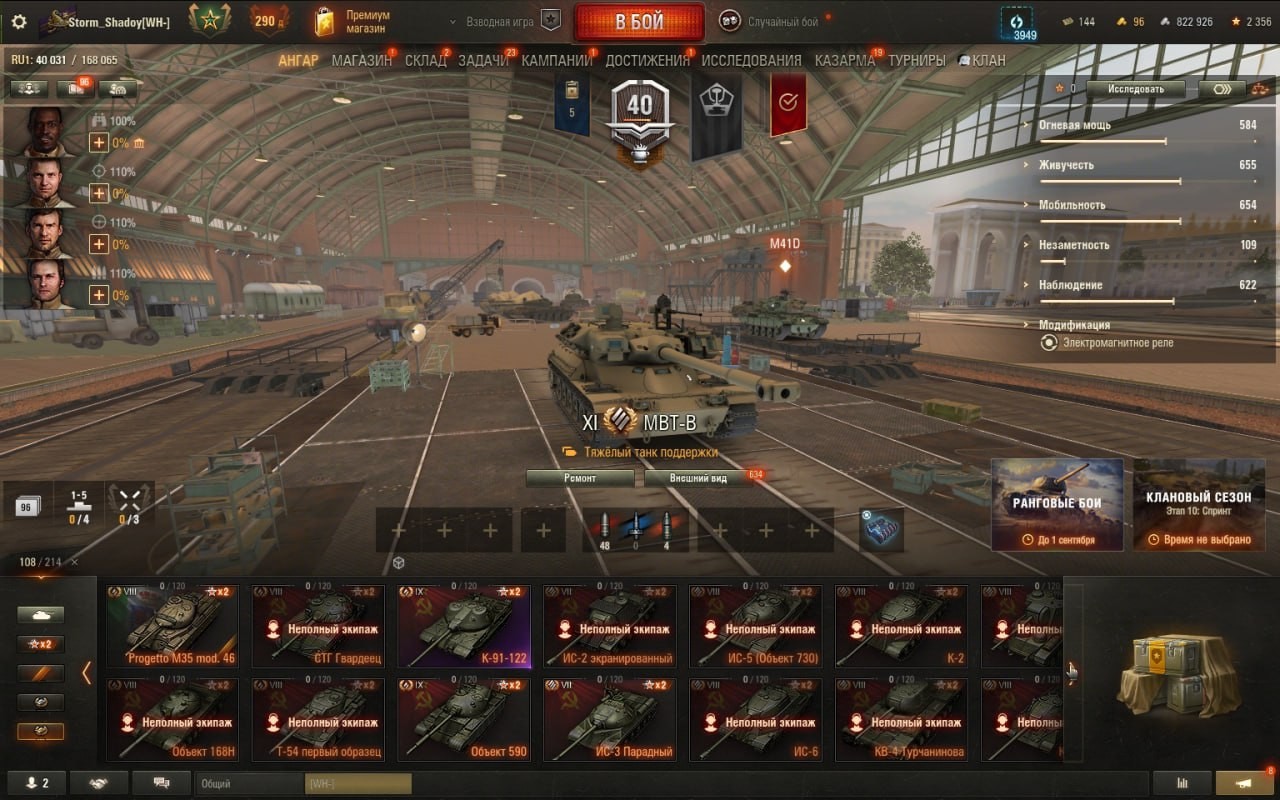Open the settings gear menu

coord(19,22)
